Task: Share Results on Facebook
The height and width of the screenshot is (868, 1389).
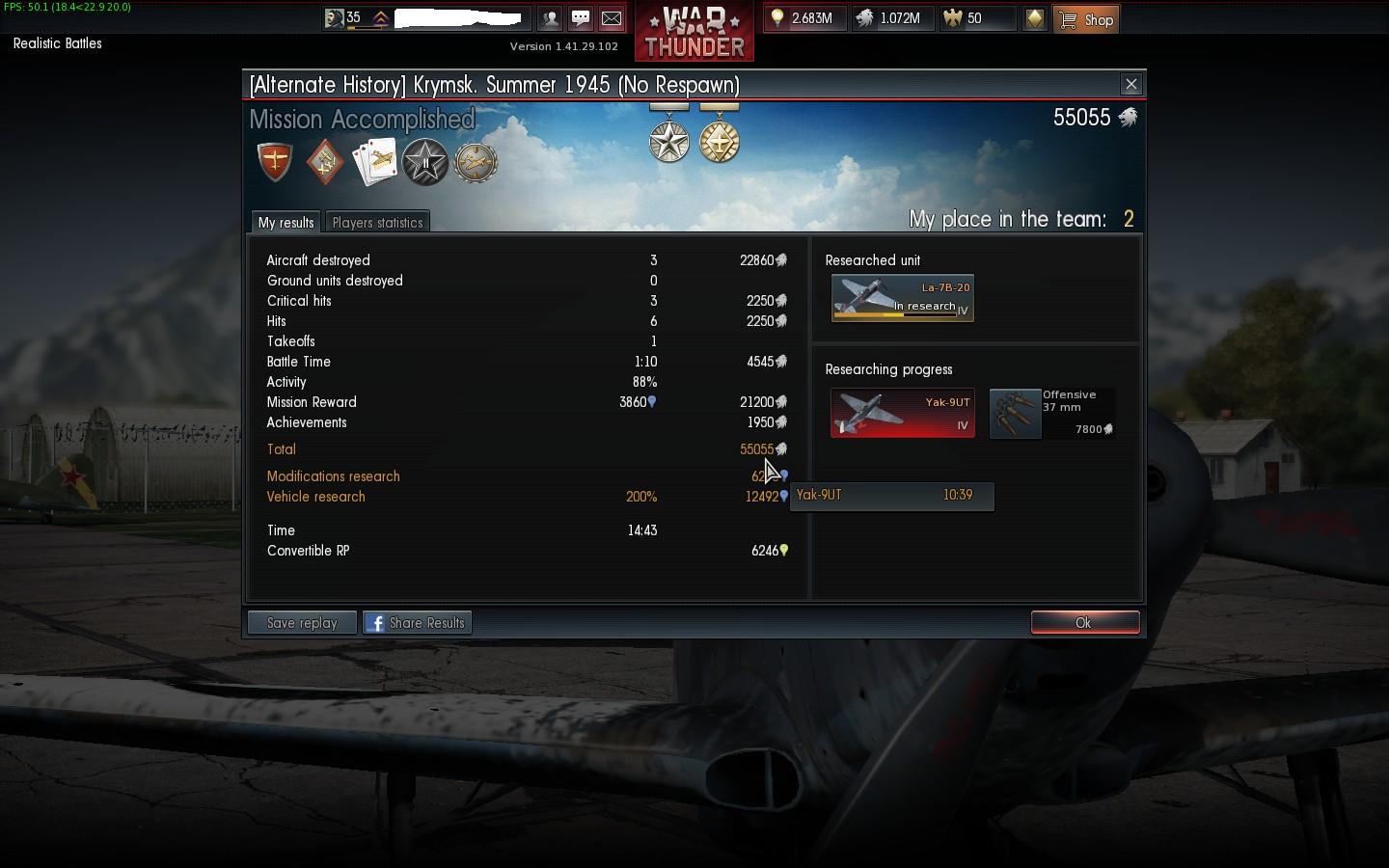Action: pos(417,623)
